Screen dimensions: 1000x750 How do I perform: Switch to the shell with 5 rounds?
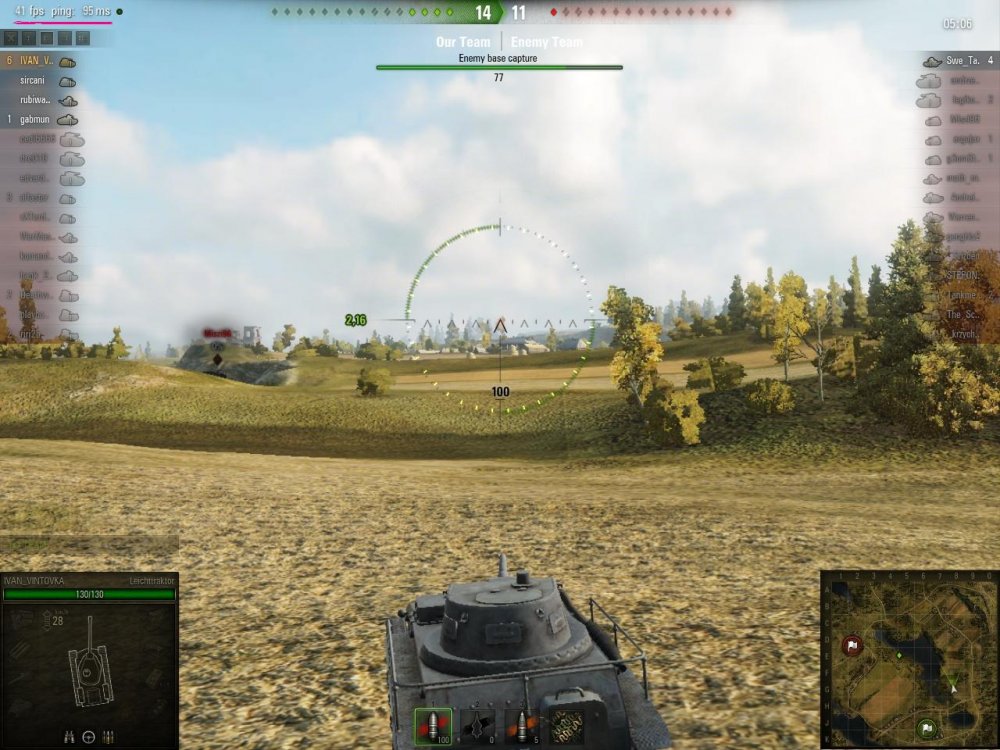coord(520,727)
